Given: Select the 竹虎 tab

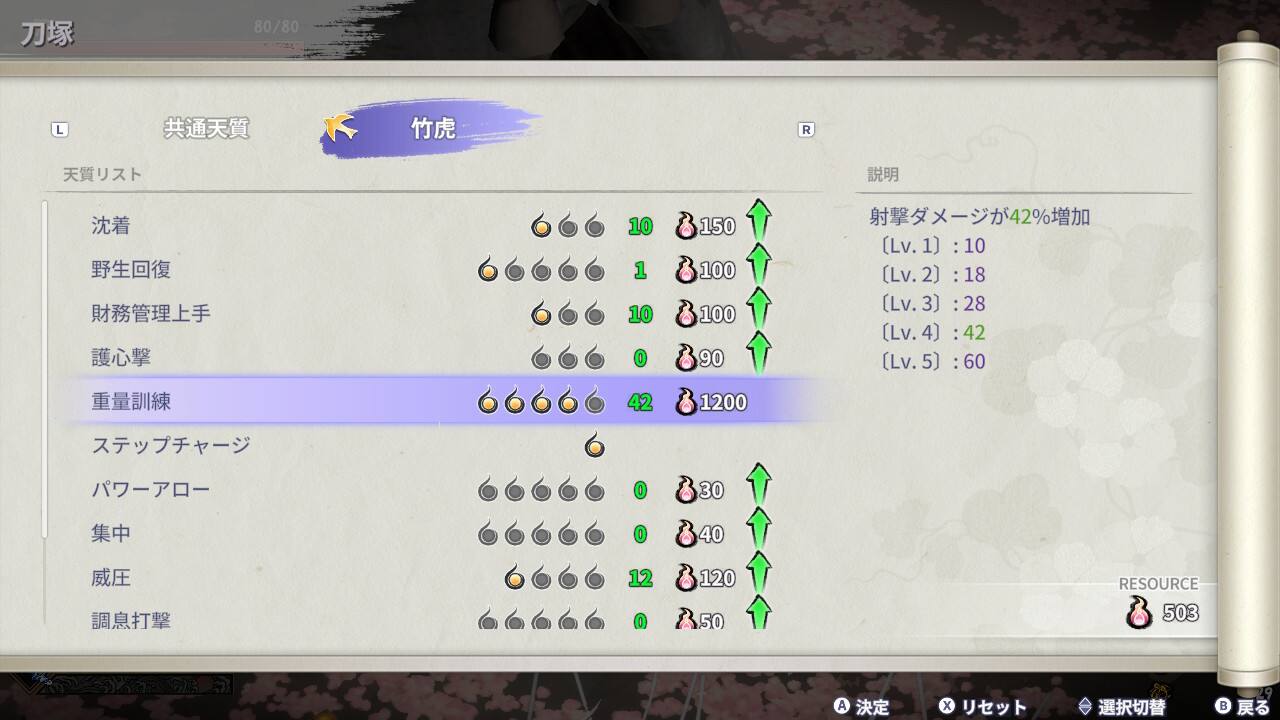Looking at the screenshot, I should click(x=433, y=129).
